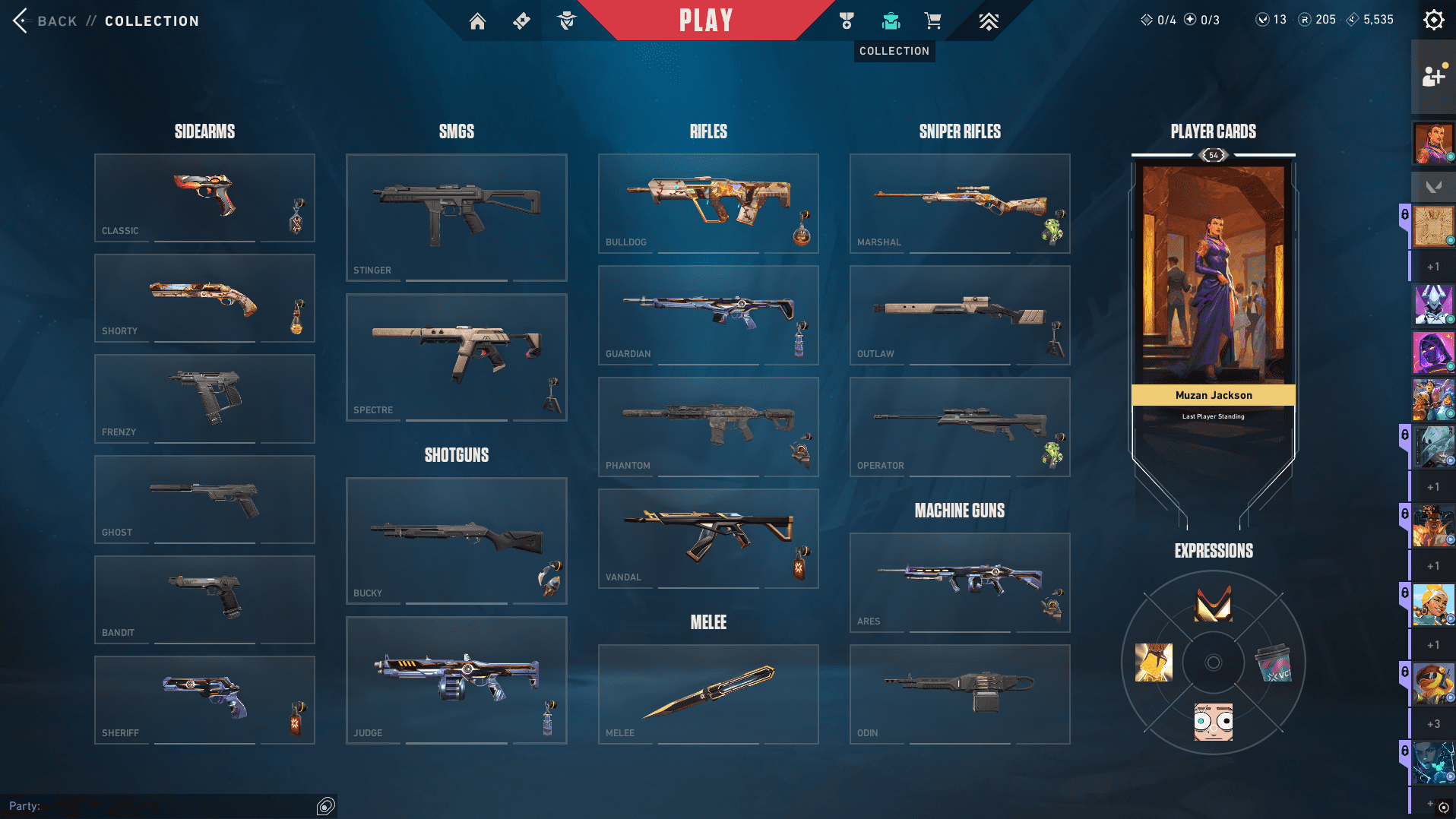Open the Home screen icon
1456x819 pixels.
[x=477, y=21]
